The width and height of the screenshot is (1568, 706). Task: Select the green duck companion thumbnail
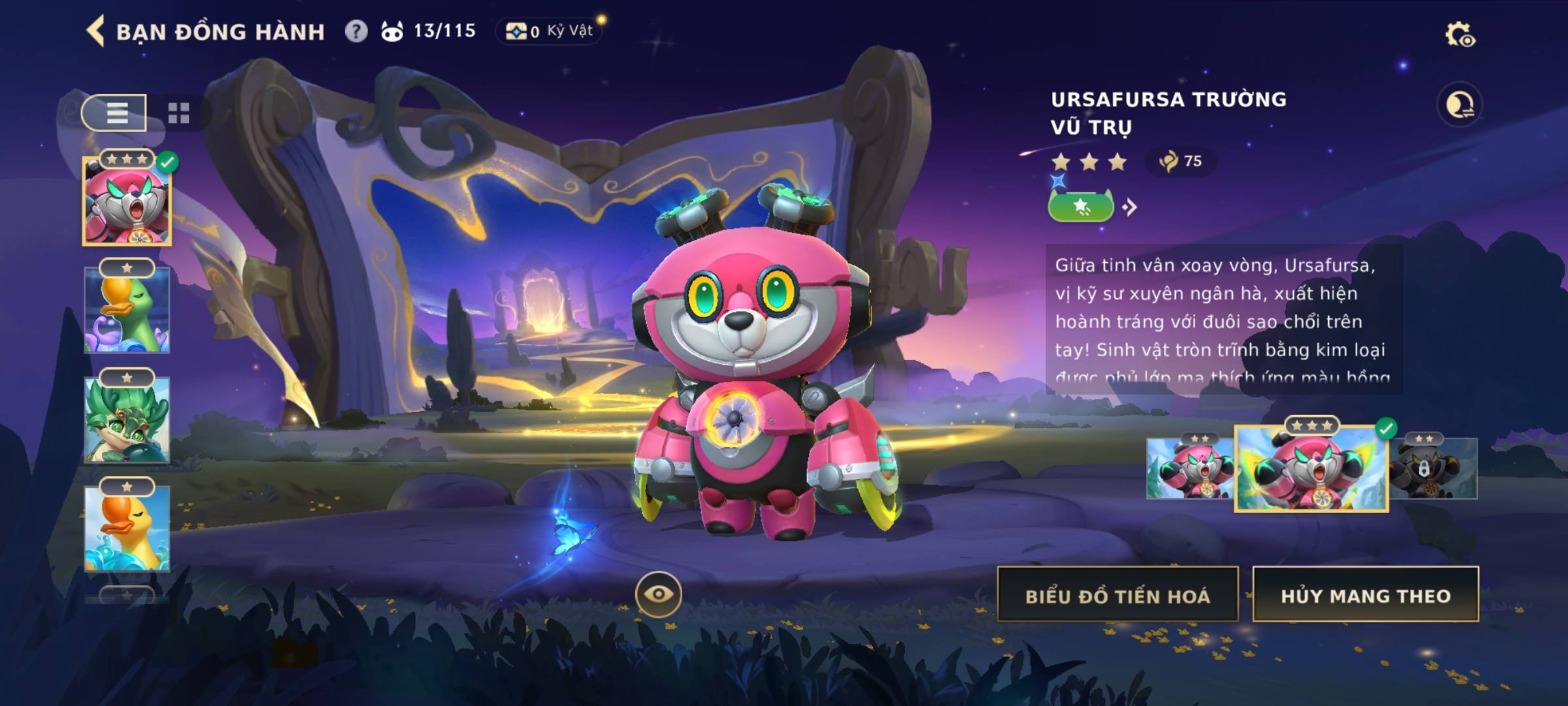coord(127,310)
